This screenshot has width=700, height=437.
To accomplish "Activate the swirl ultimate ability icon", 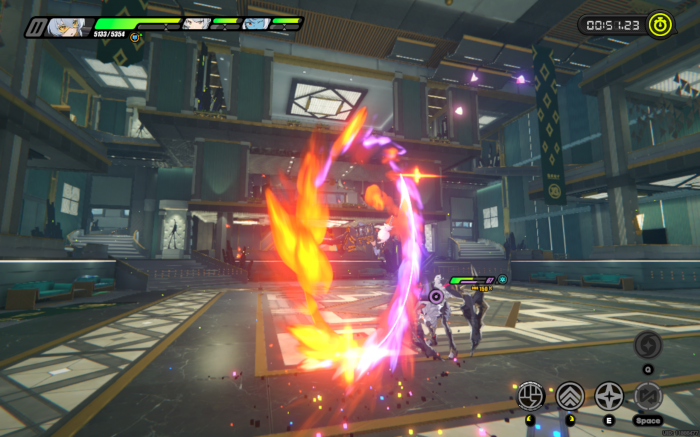I will 647,346.
